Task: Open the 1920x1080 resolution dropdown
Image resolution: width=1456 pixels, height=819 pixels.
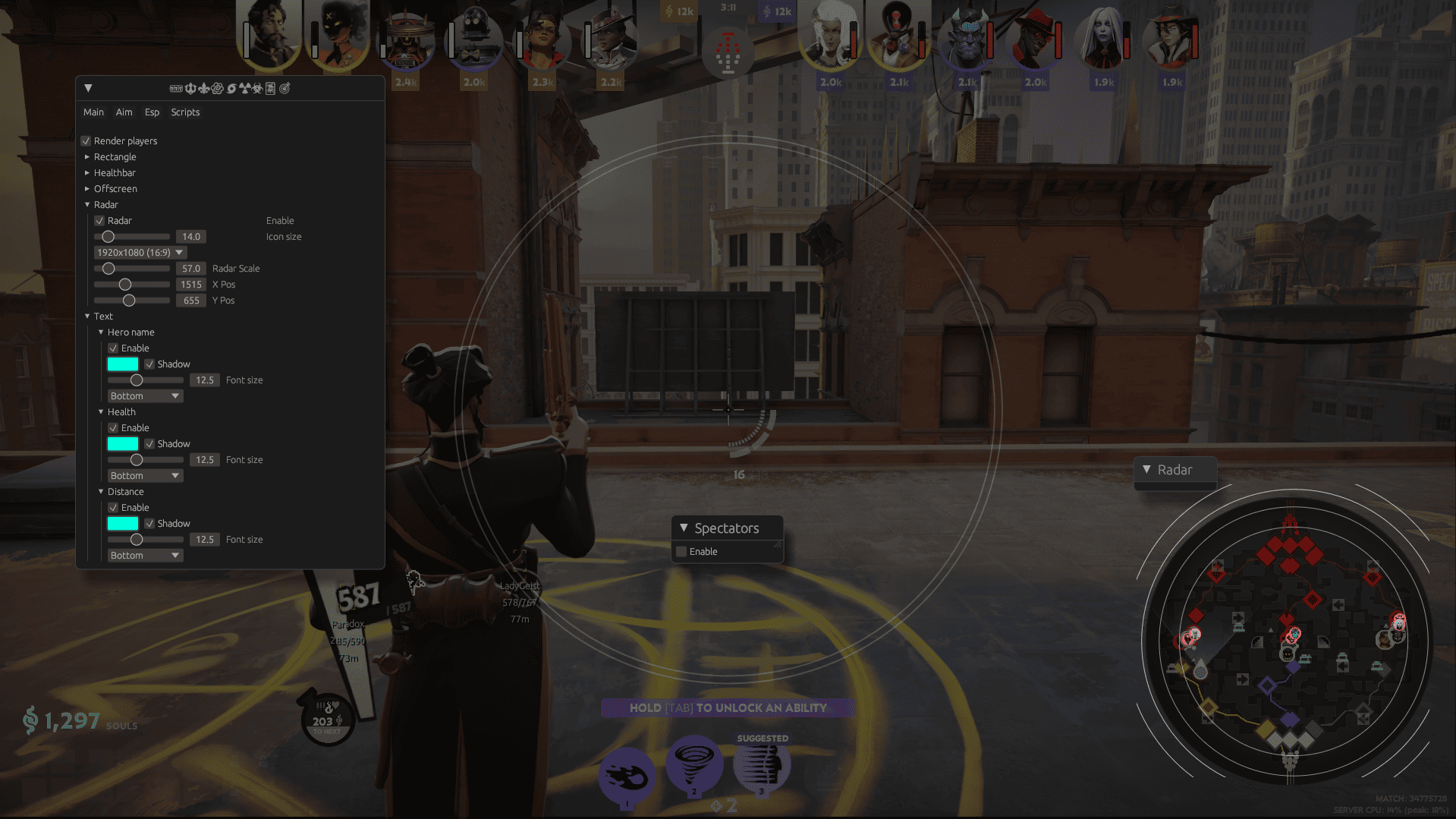Action: [140, 253]
